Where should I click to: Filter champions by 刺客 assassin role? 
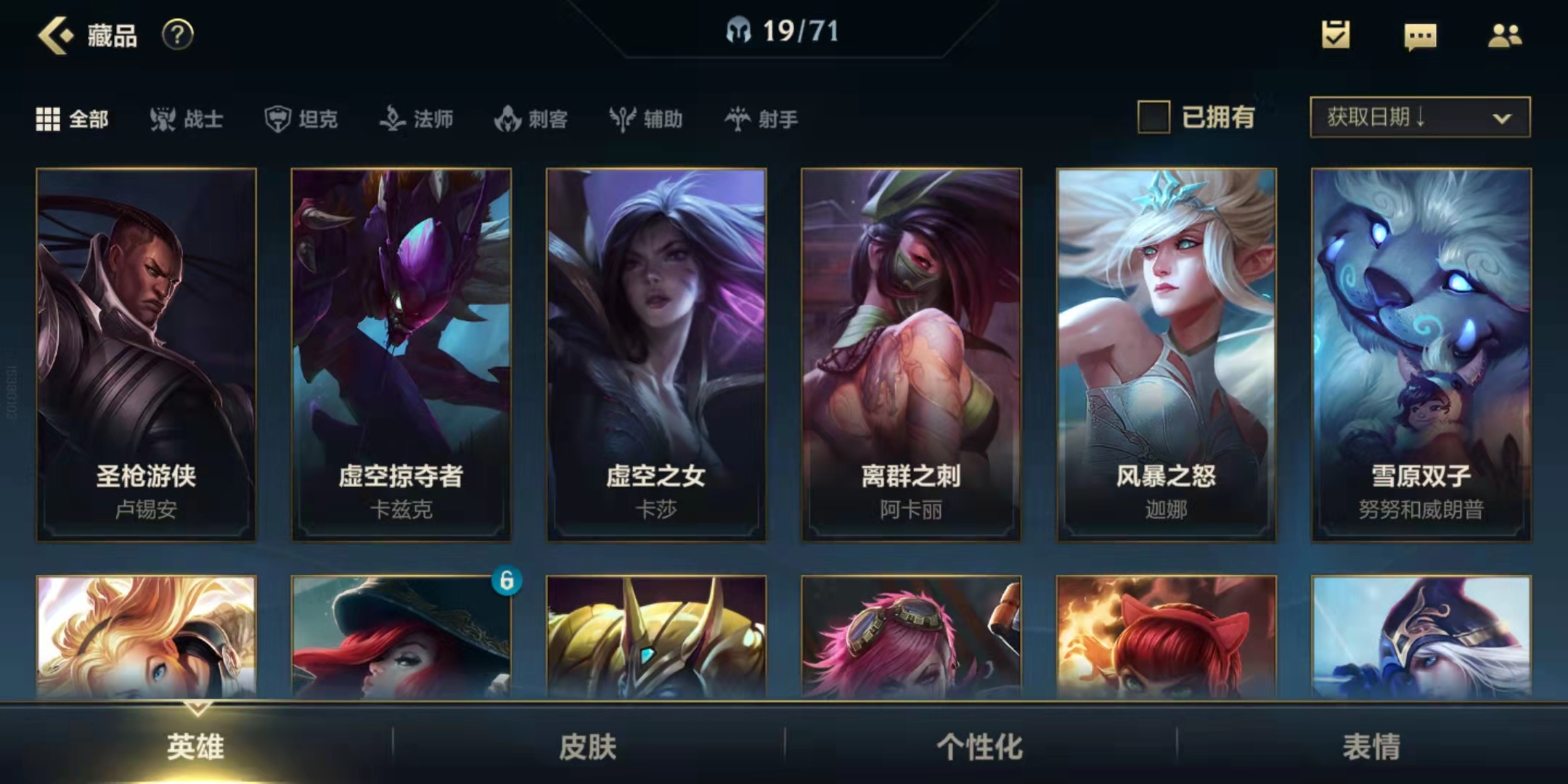[x=531, y=119]
